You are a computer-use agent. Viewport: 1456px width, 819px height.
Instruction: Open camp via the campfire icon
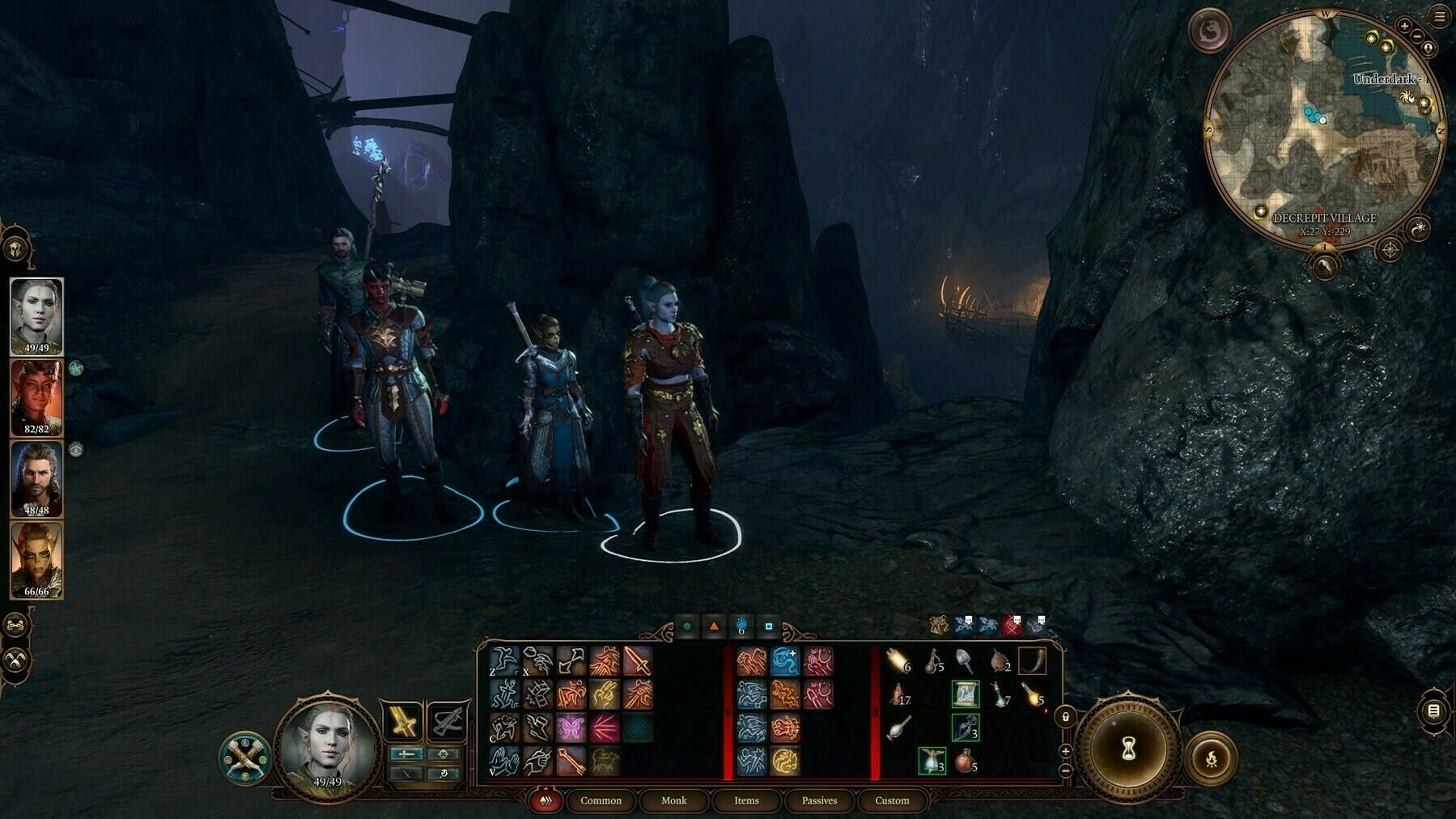[x=1211, y=758]
